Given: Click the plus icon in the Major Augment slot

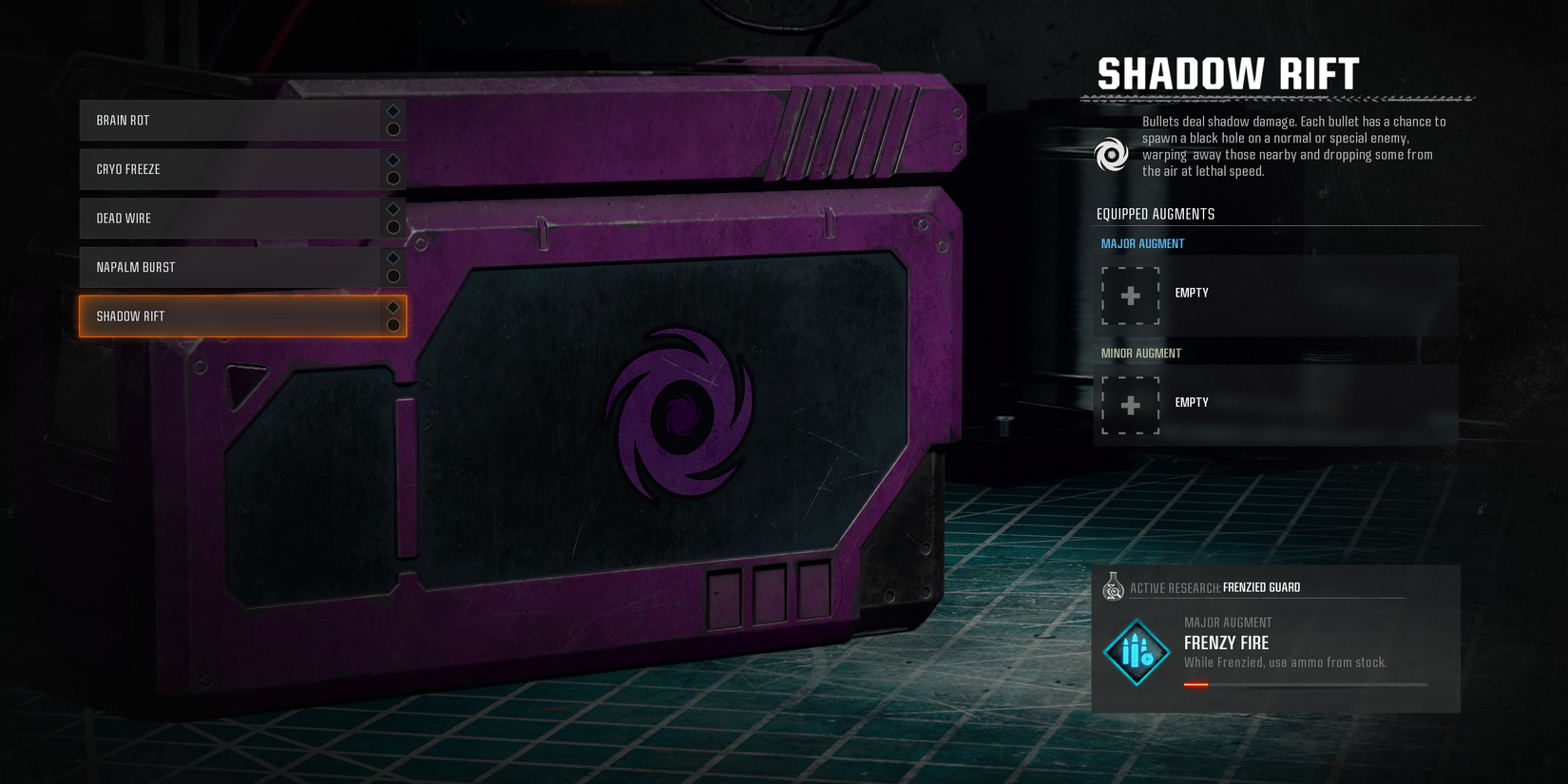Looking at the screenshot, I should 1130,296.
